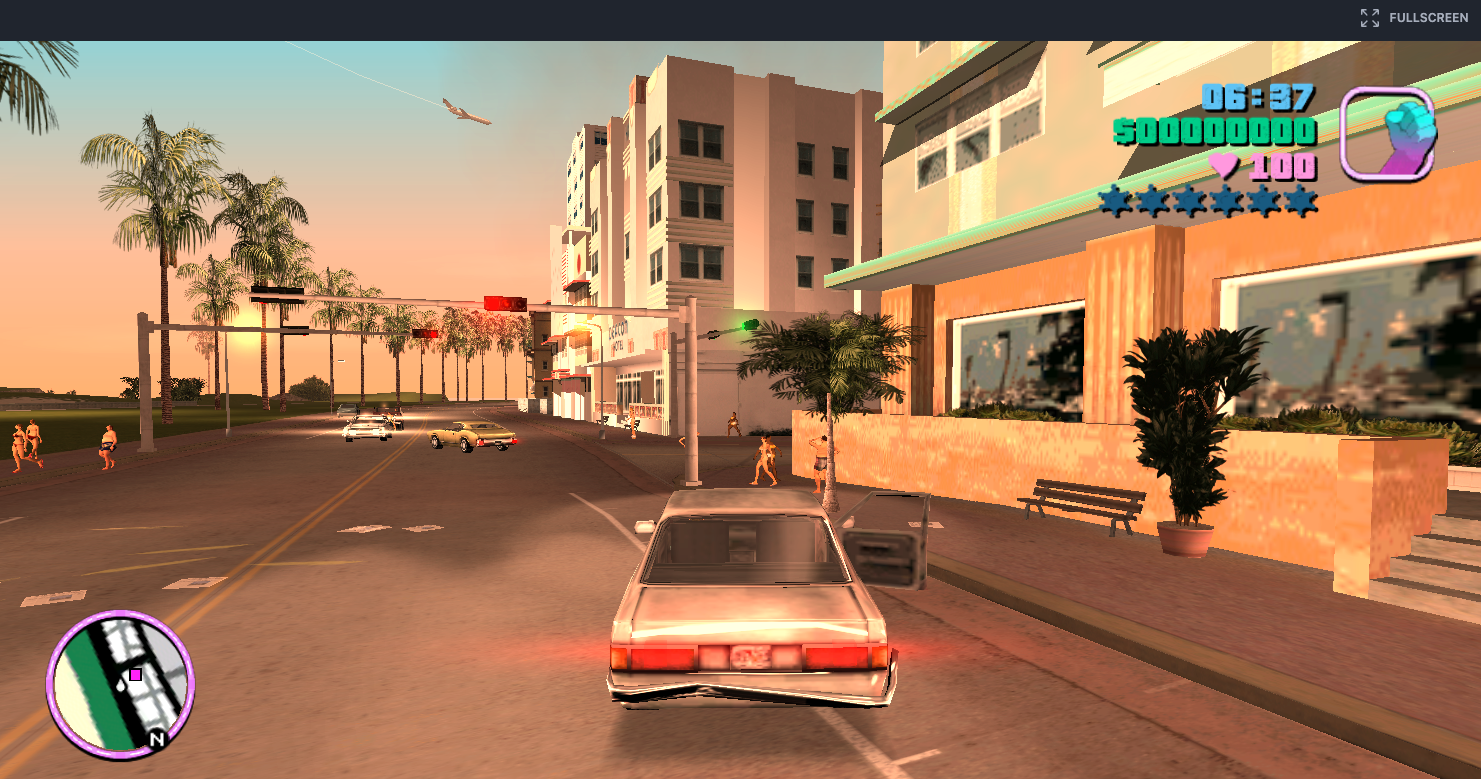1481x779 pixels.
Task: Select the yellow car down the street
Action: pyautogui.click(x=469, y=434)
